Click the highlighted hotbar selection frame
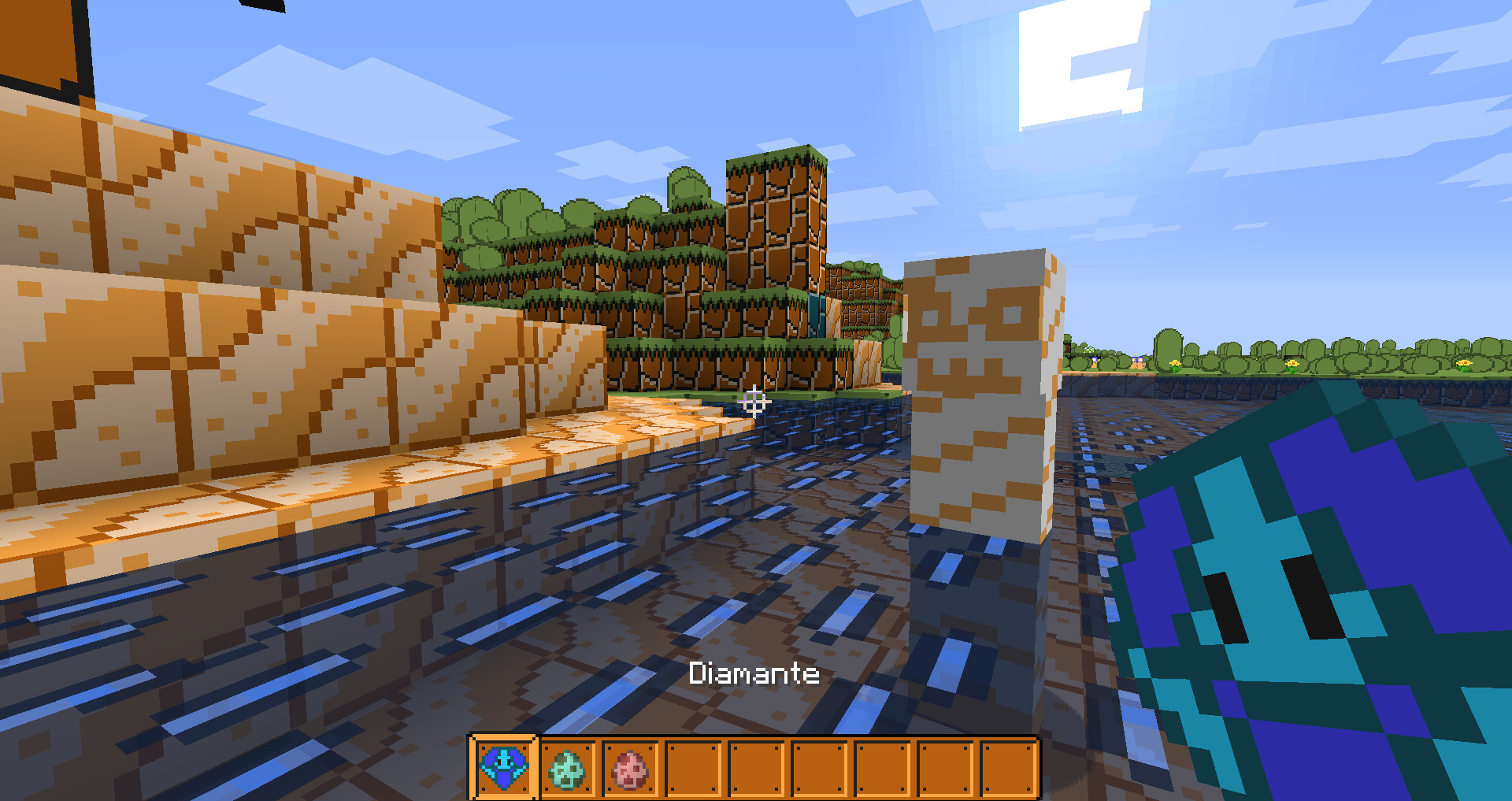 503,766
